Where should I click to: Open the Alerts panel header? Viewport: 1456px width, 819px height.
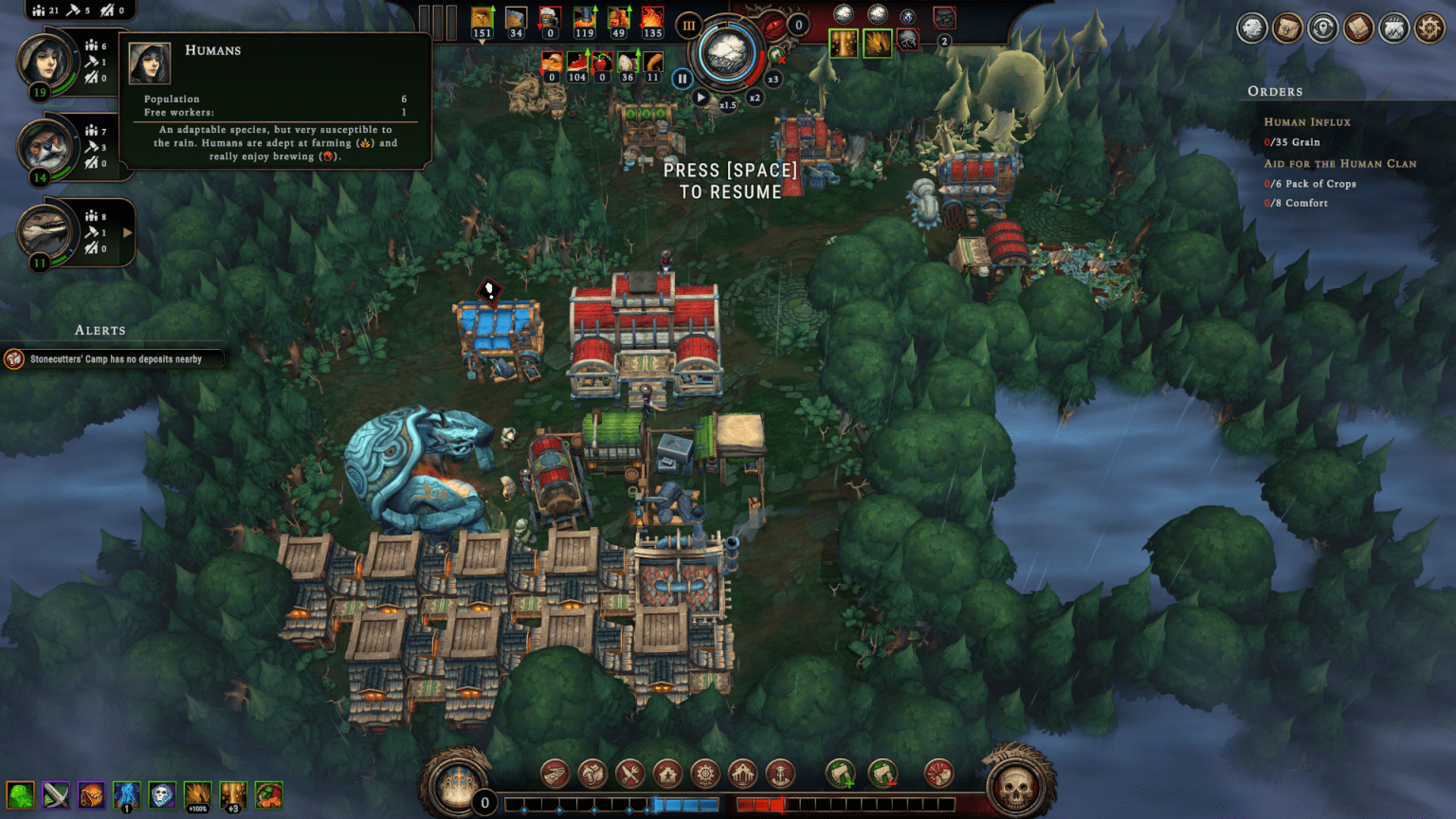coord(100,330)
